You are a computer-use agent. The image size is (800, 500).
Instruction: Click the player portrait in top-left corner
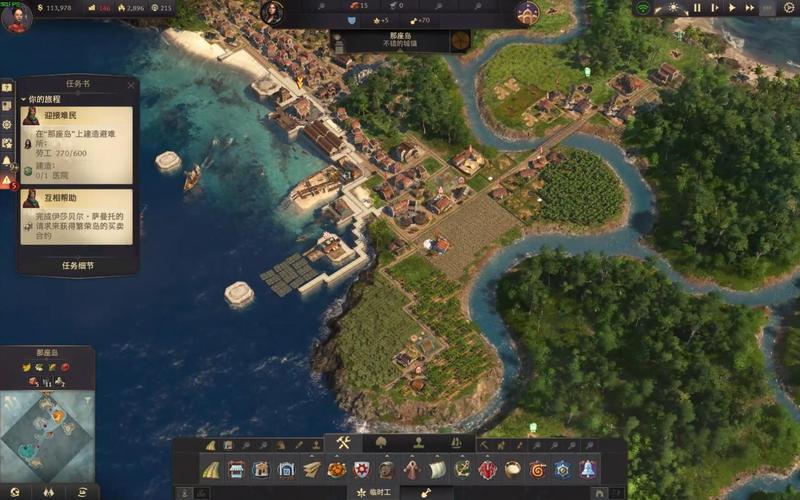point(16,15)
